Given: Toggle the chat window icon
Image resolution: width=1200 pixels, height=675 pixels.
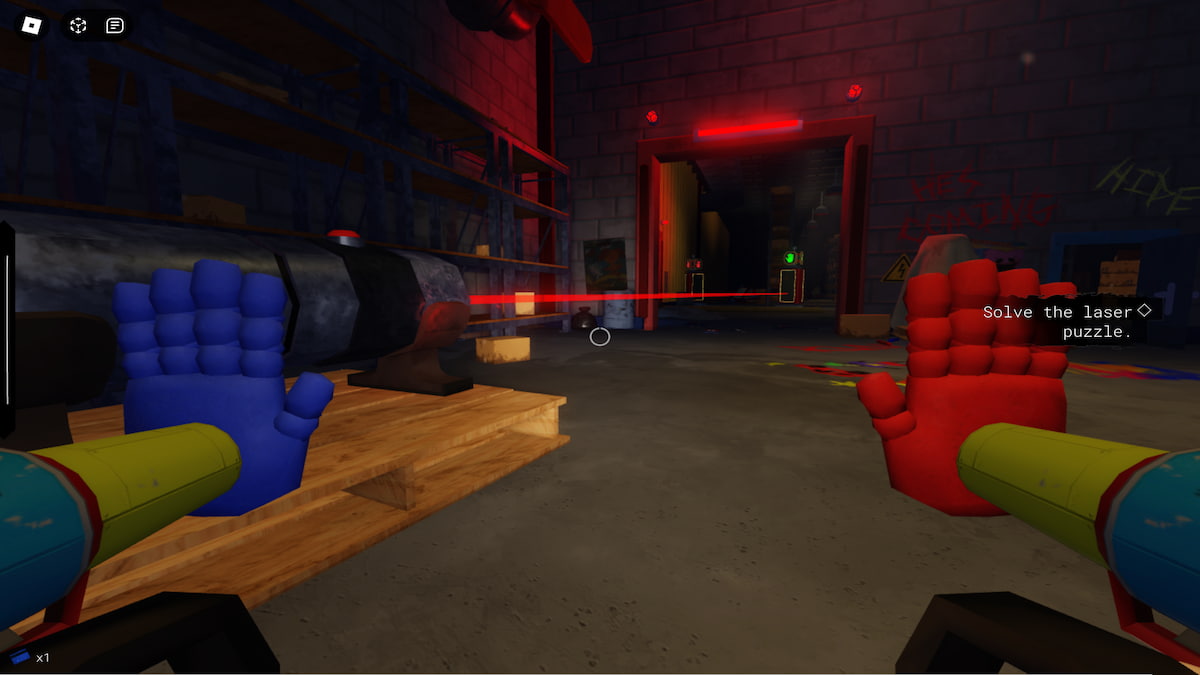Looking at the screenshot, I should pos(115,25).
